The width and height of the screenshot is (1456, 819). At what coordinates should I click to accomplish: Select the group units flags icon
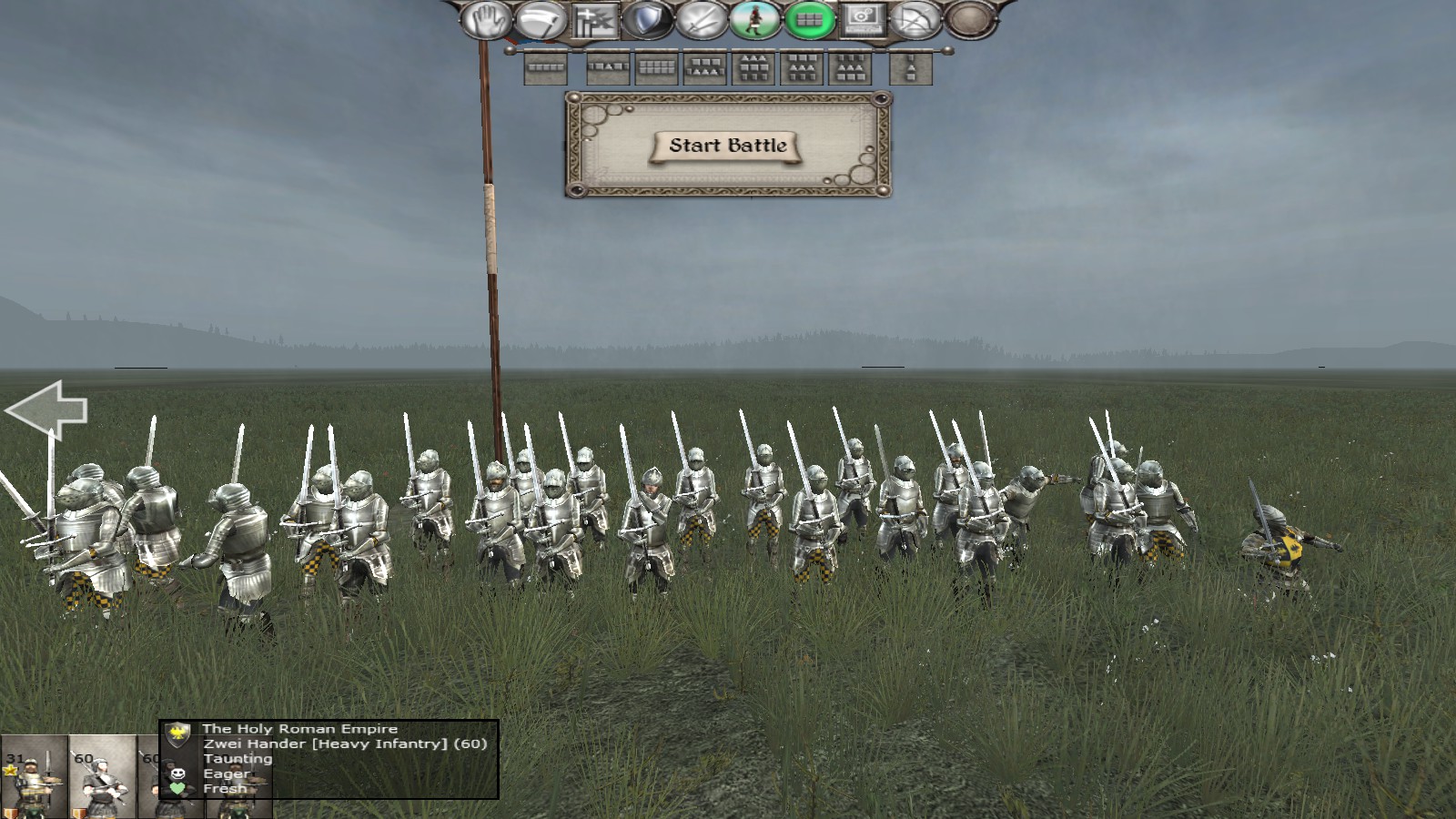(594, 20)
